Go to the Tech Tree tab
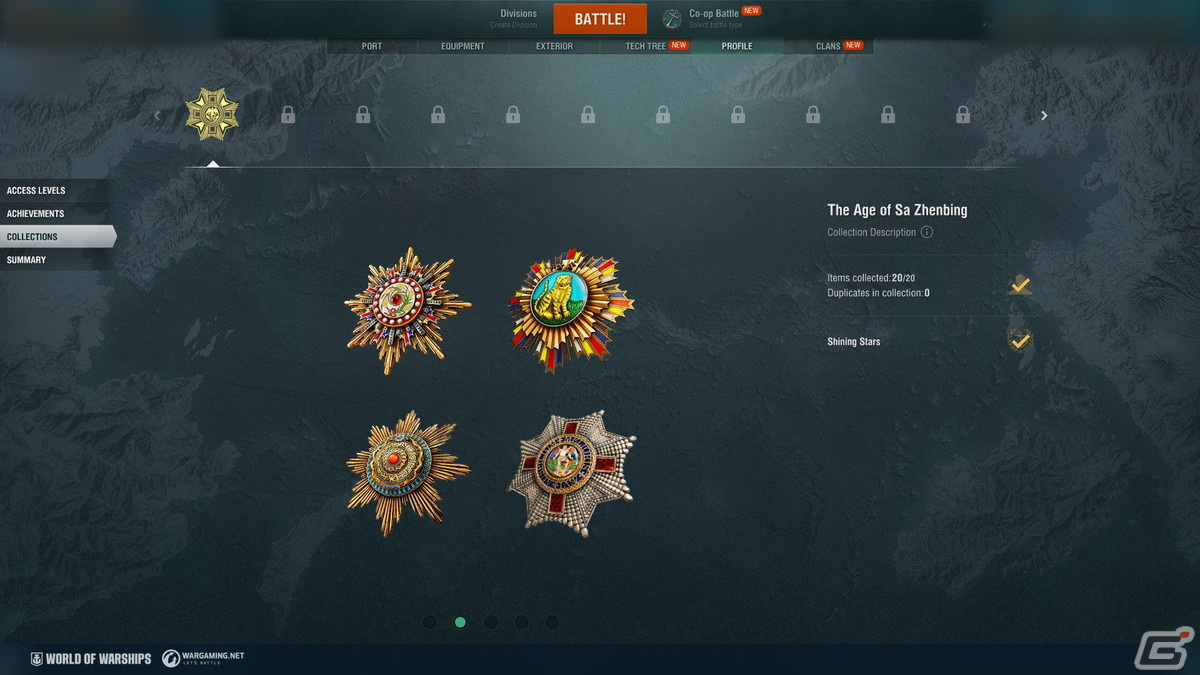The width and height of the screenshot is (1200, 675). (646, 46)
